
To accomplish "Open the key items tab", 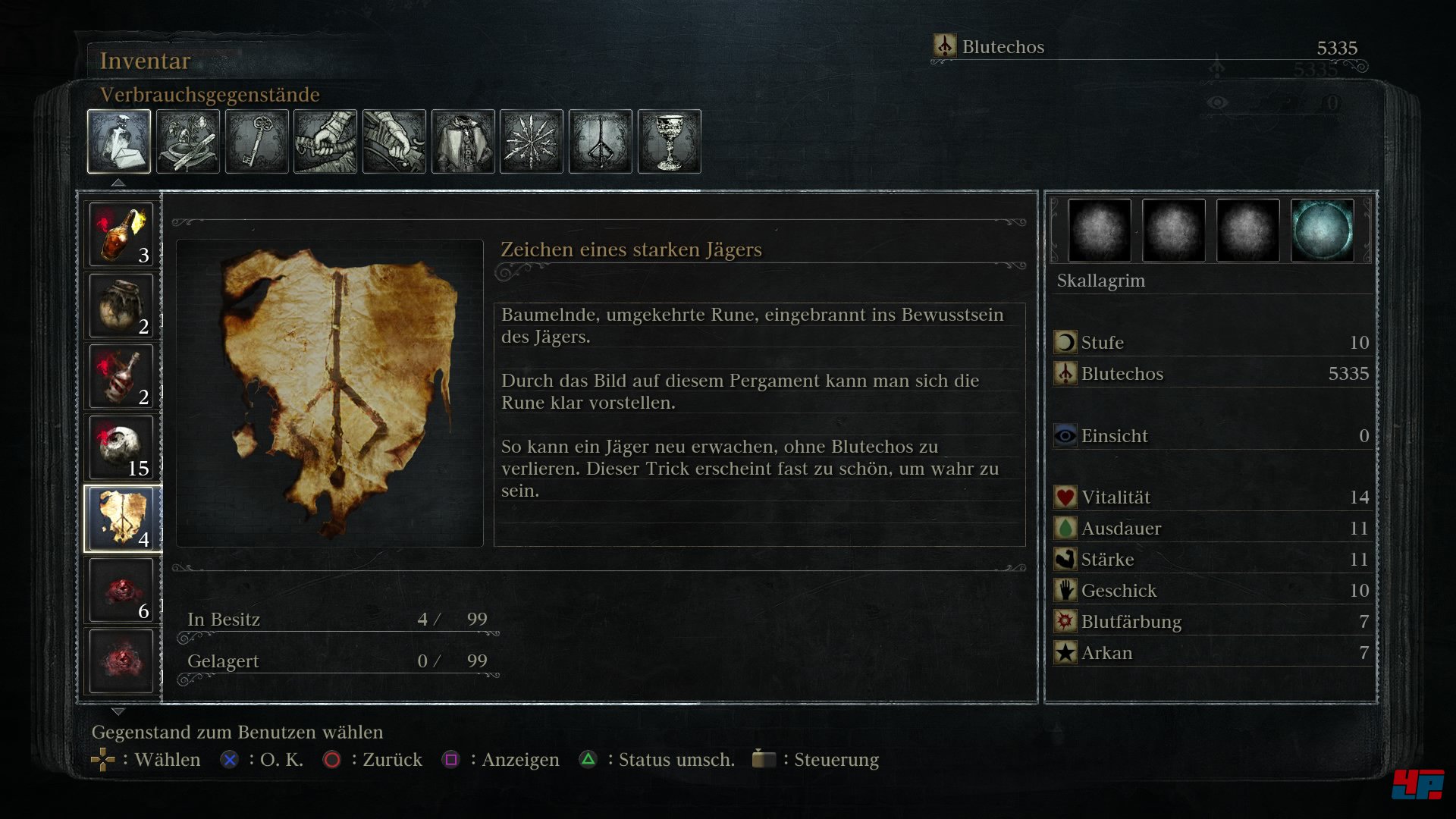I will point(257,142).
